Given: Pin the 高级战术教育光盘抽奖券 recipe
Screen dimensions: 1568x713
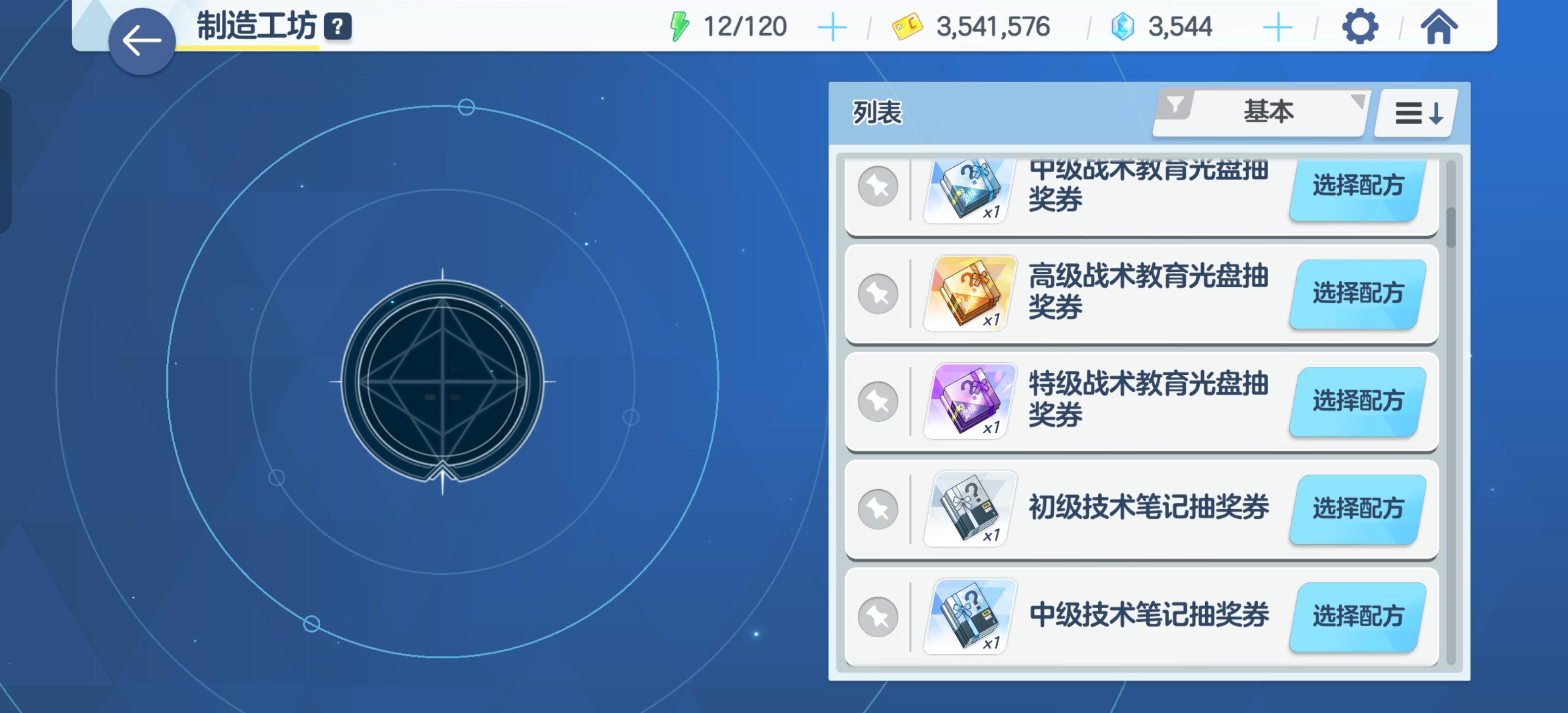Looking at the screenshot, I should coord(879,294).
